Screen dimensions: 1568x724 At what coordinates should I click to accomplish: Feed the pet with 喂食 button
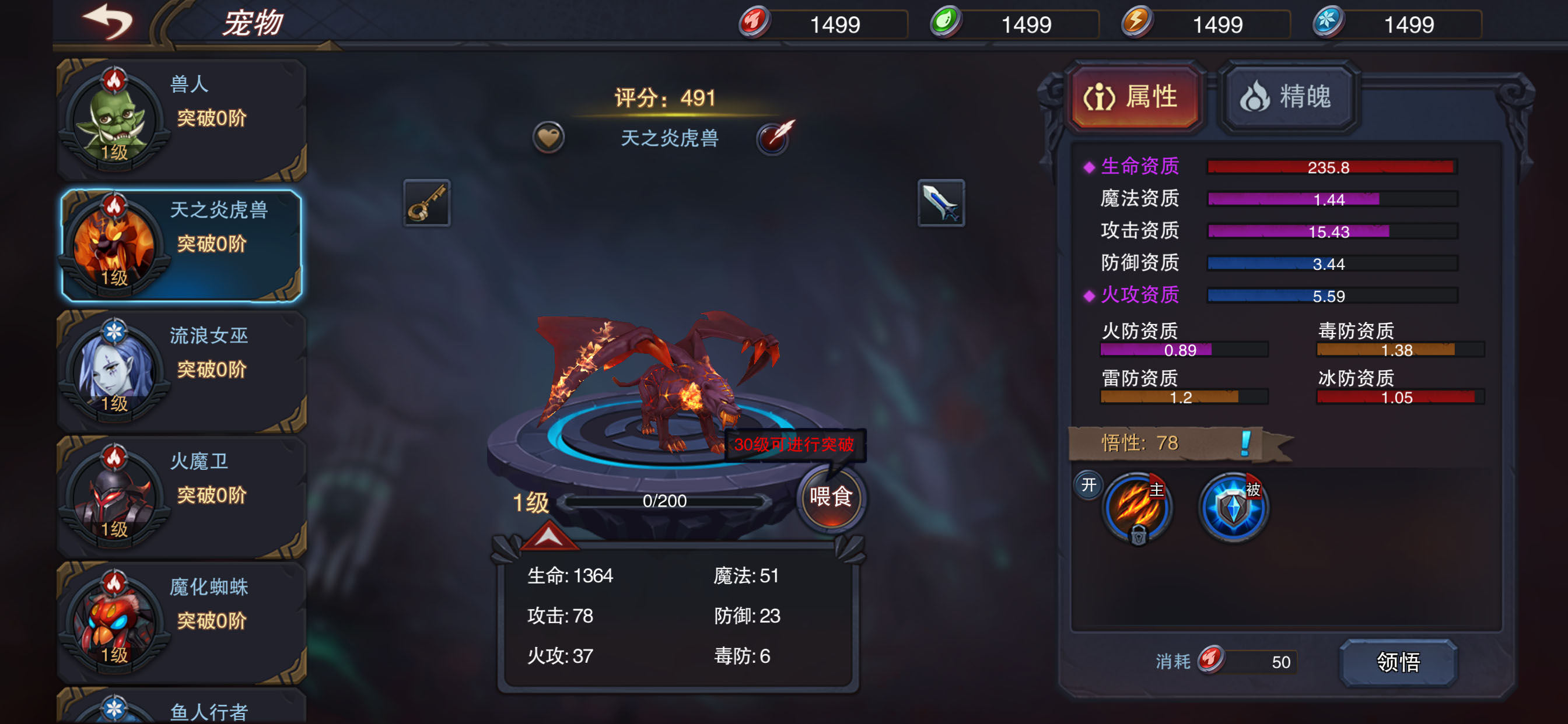pyautogui.click(x=830, y=498)
